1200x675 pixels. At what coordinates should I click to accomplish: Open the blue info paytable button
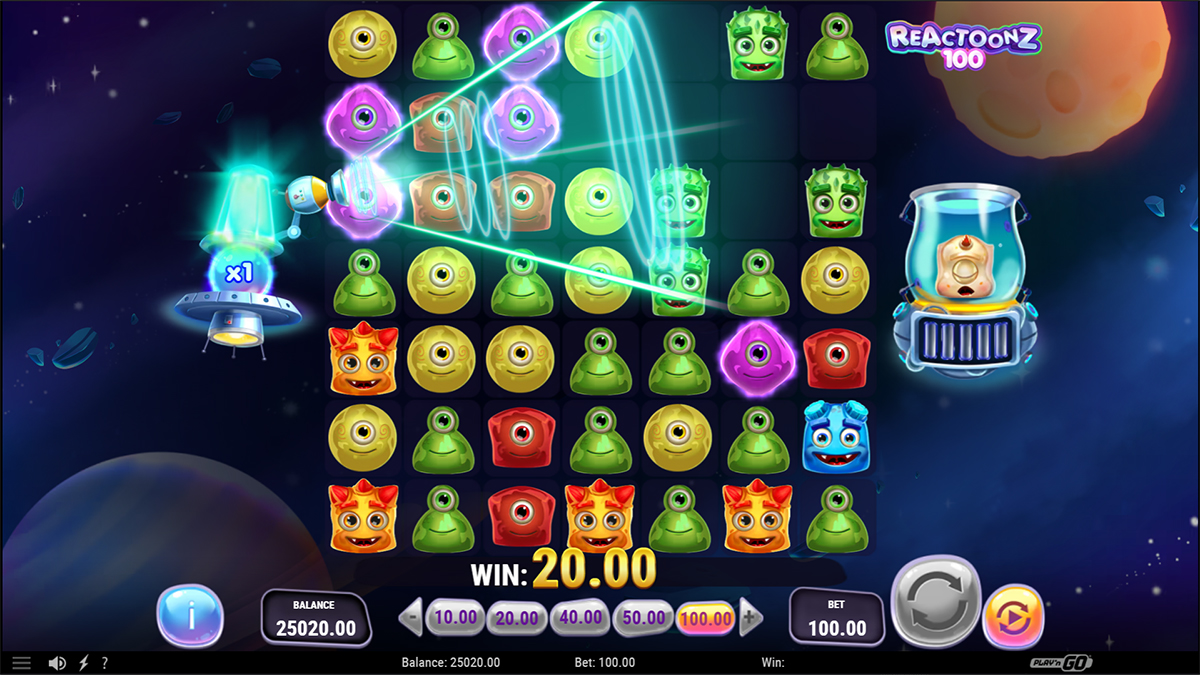click(x=190, y=615)
